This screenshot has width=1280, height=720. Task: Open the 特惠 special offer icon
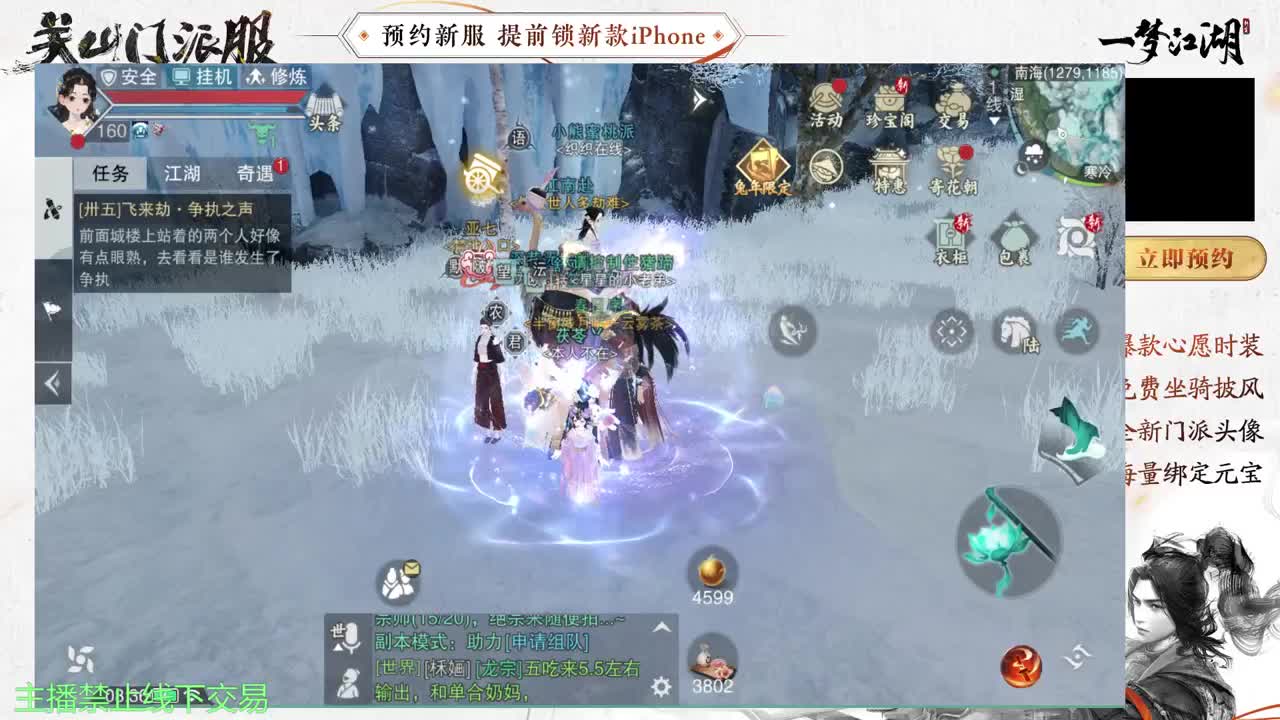[890, 168]
